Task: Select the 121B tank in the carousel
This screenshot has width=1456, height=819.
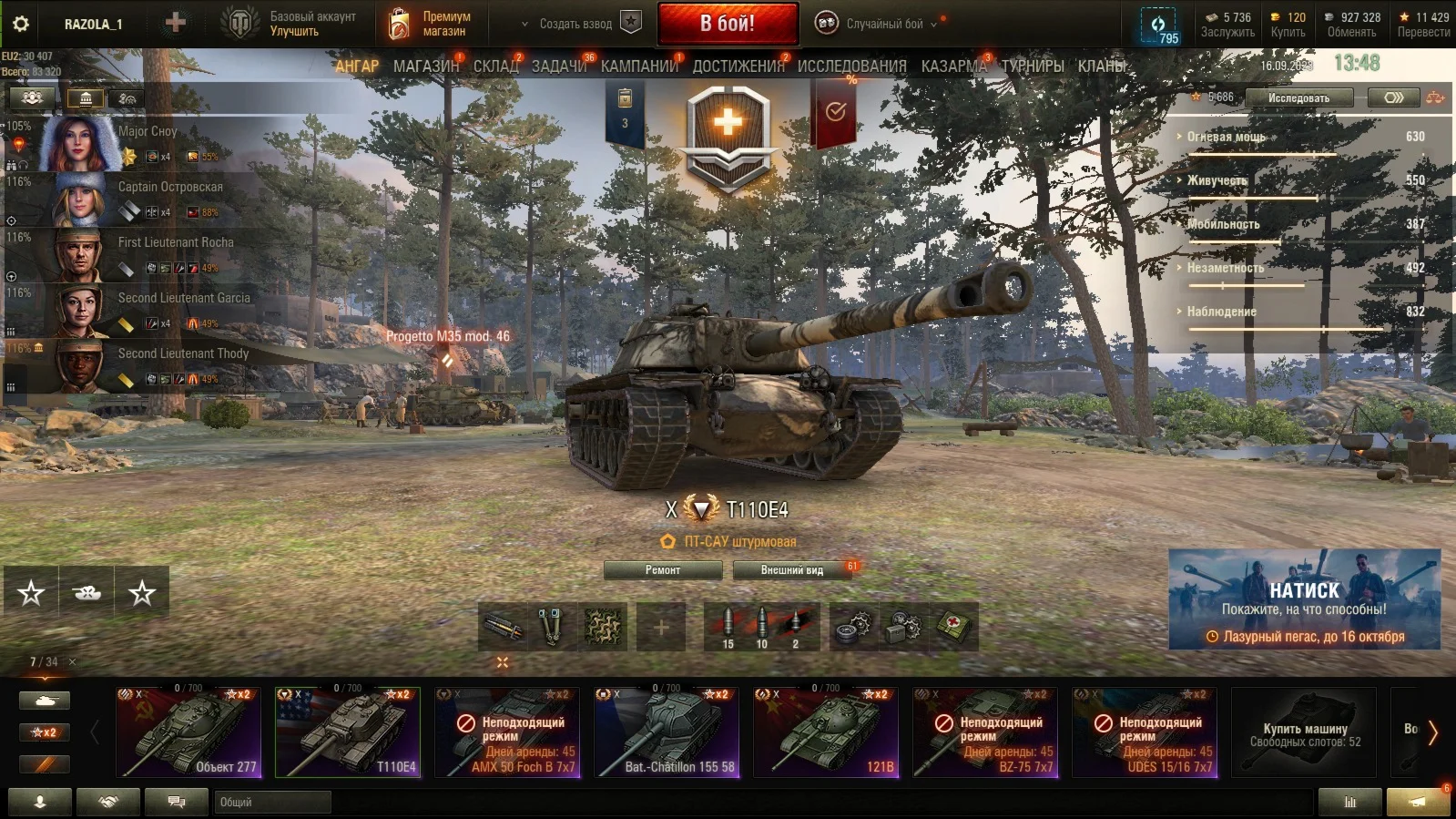Action: point(826,732)
